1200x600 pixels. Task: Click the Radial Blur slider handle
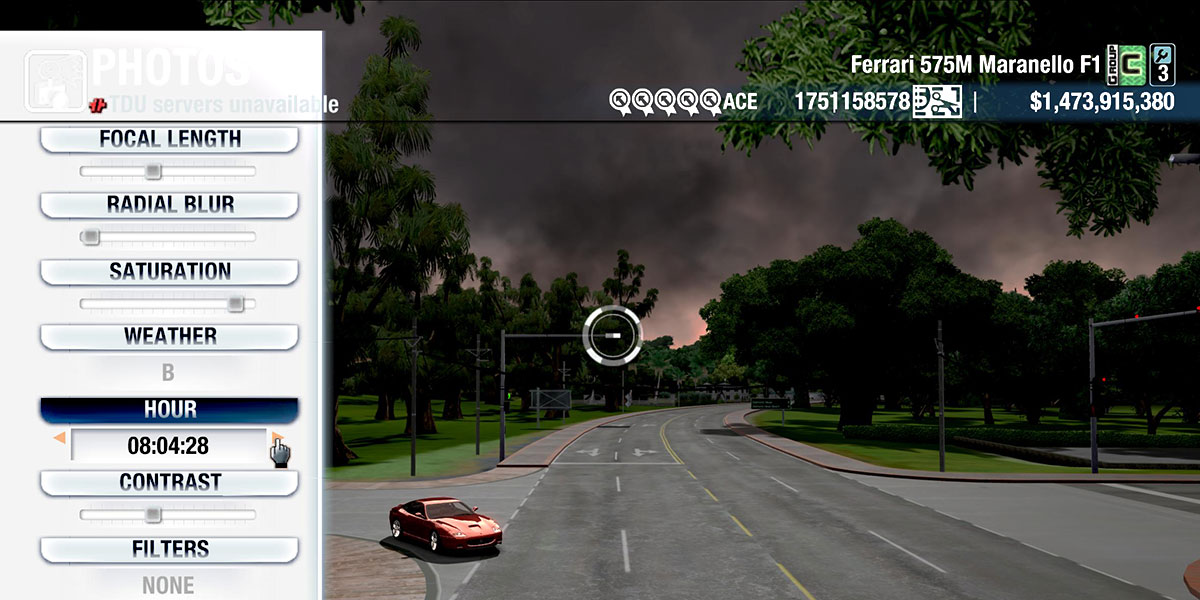(x=90, y=237)
